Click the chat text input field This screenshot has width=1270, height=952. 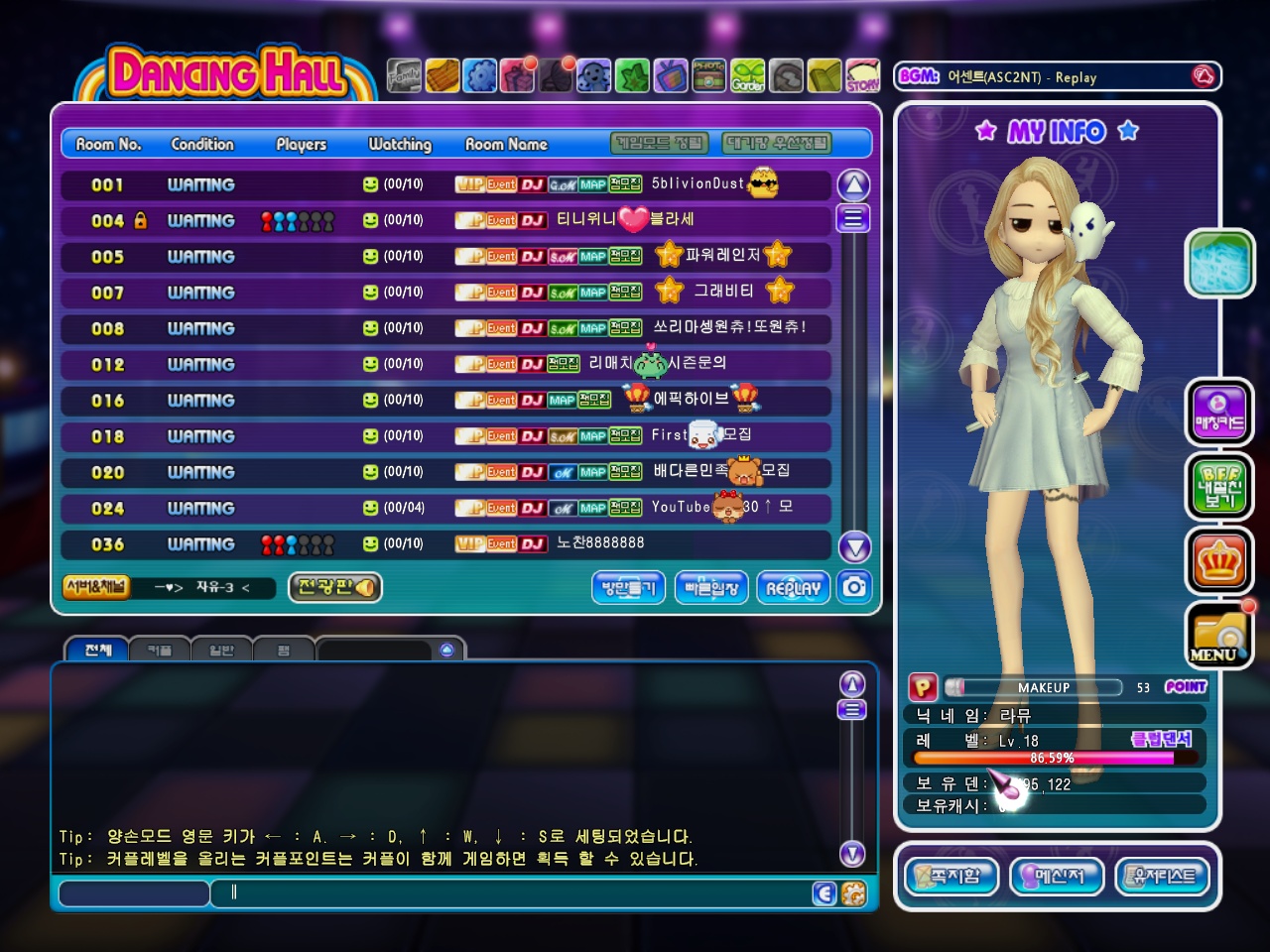[x=516, y=893]
